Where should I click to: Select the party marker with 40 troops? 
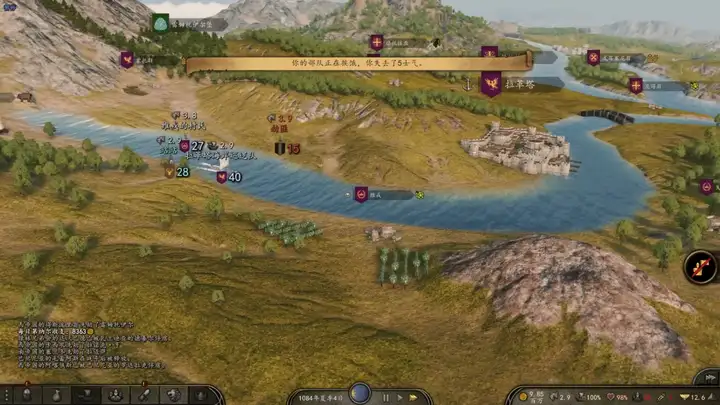tap(222, 177)
